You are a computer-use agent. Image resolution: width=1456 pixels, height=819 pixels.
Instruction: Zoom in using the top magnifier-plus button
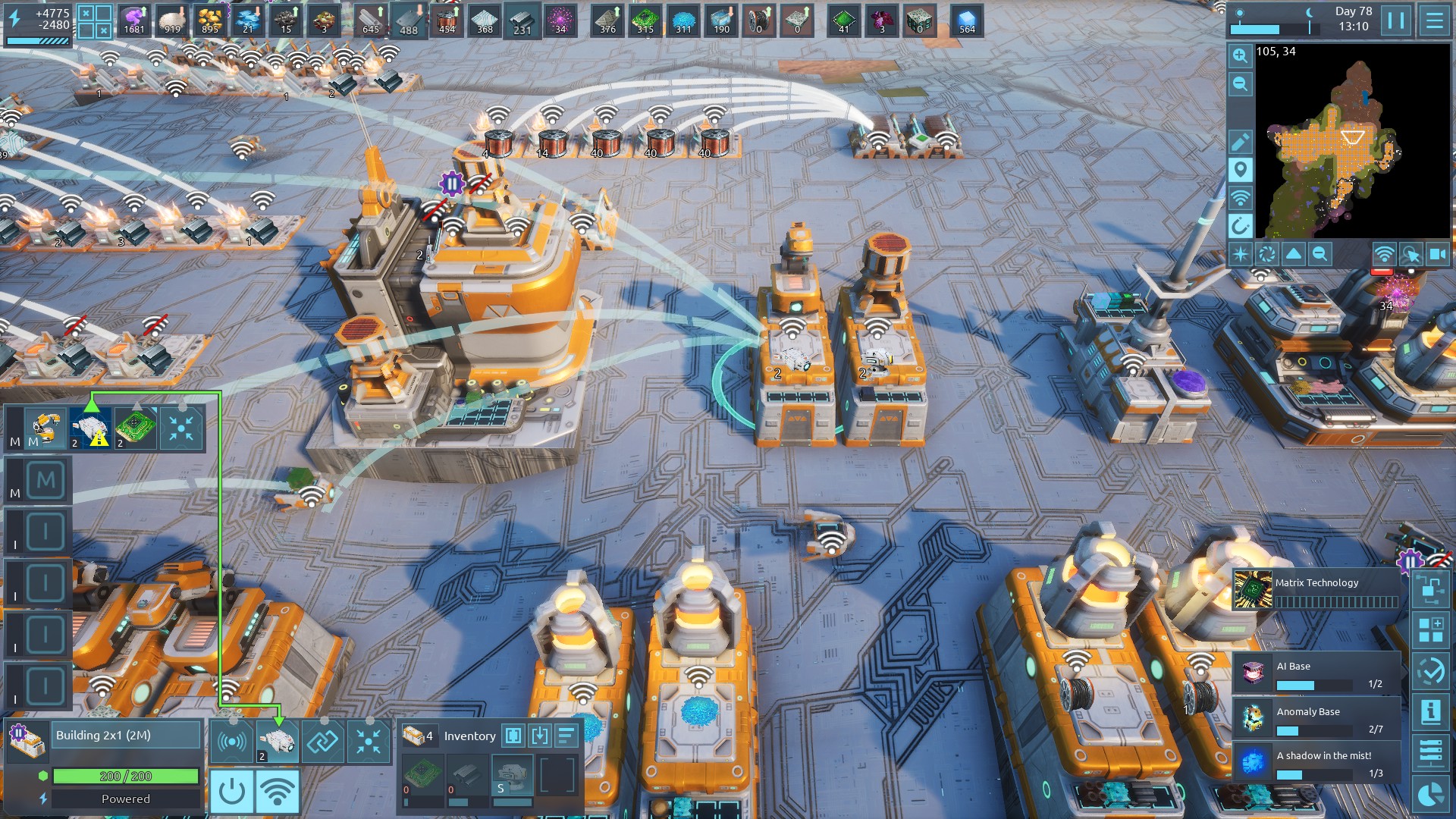[1240, 56]
